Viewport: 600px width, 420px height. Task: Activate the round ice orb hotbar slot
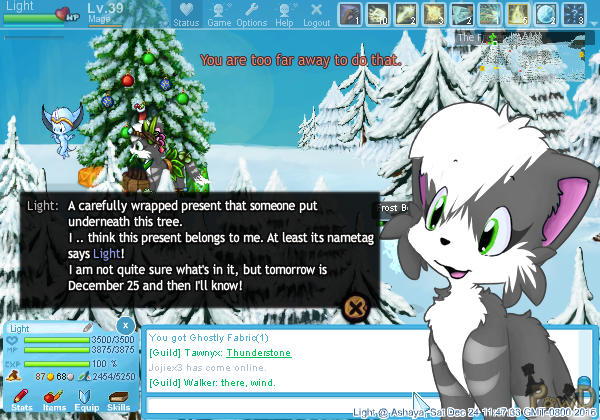[x=546, y=14]
